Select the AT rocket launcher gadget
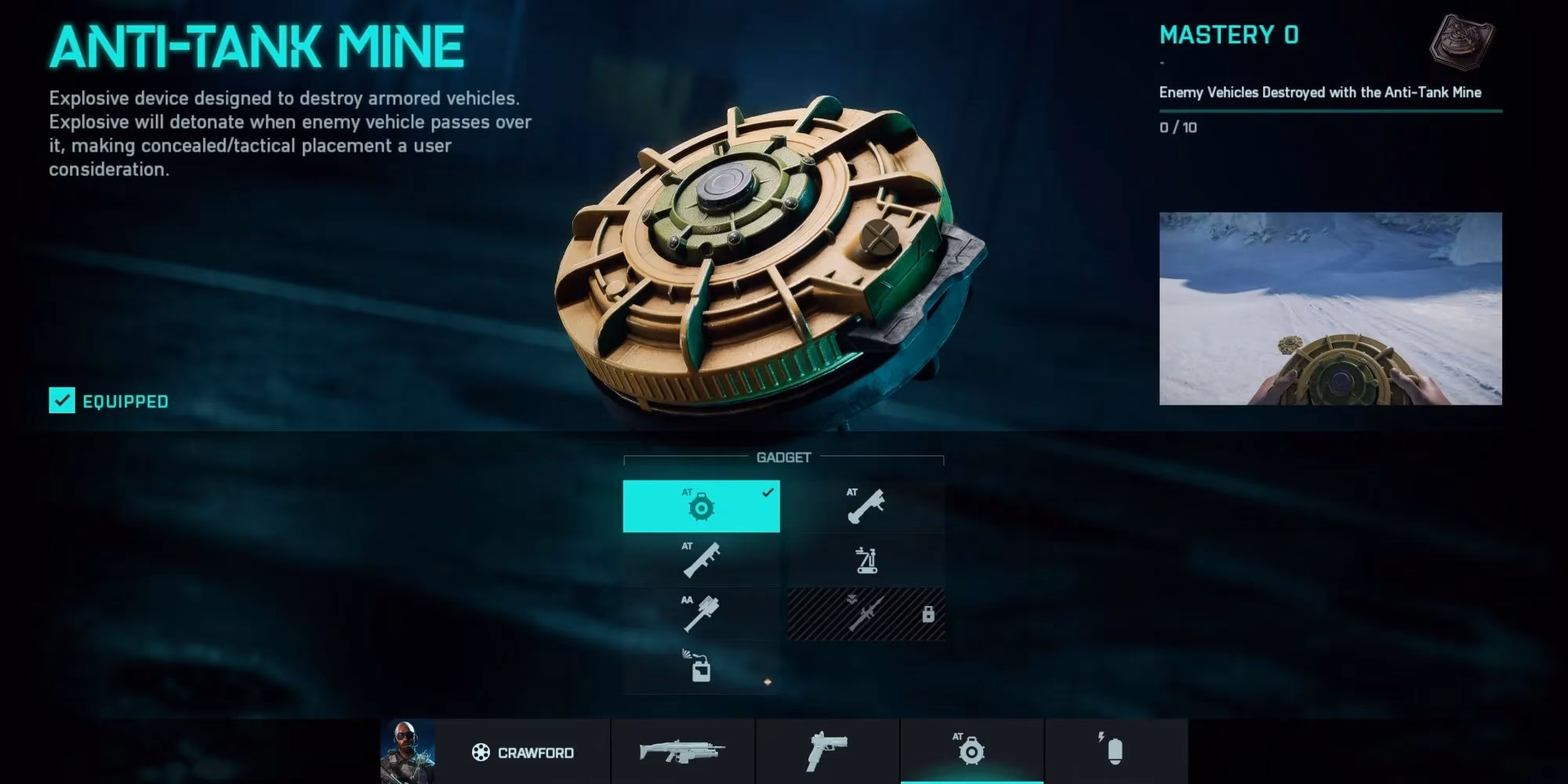Image resolution: width=1568 pixels, height=784 pixels. click(x=702, y=559)
